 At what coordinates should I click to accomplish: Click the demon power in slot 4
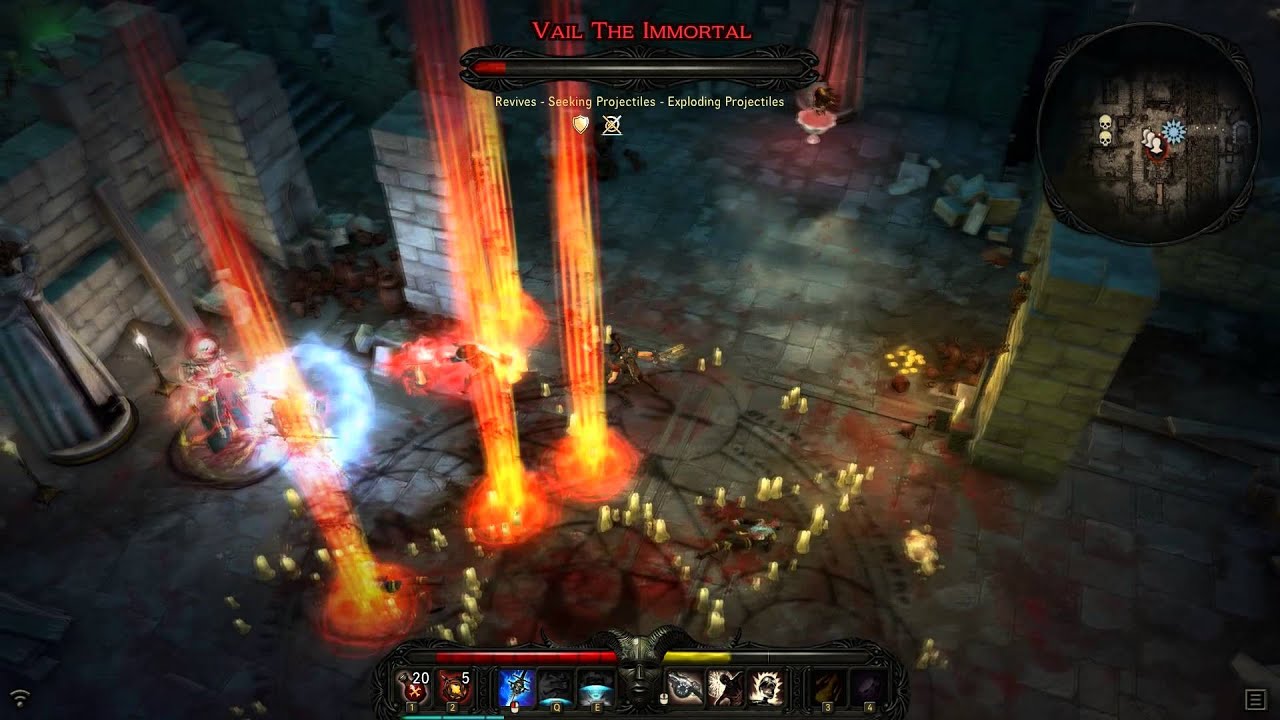click(867, 687)
